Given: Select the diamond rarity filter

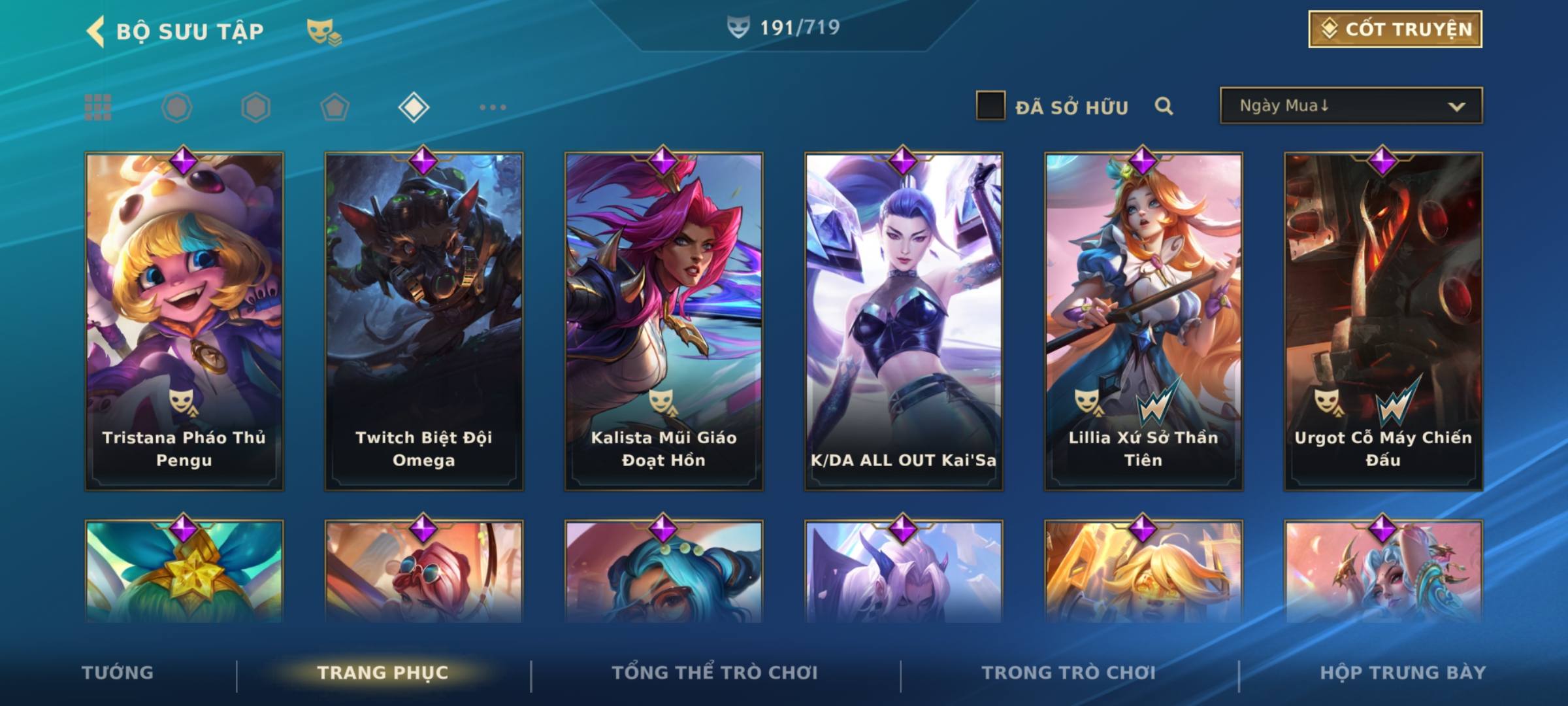Looking at the screenshot, I should pyautogui.click(x=414, y=107).
